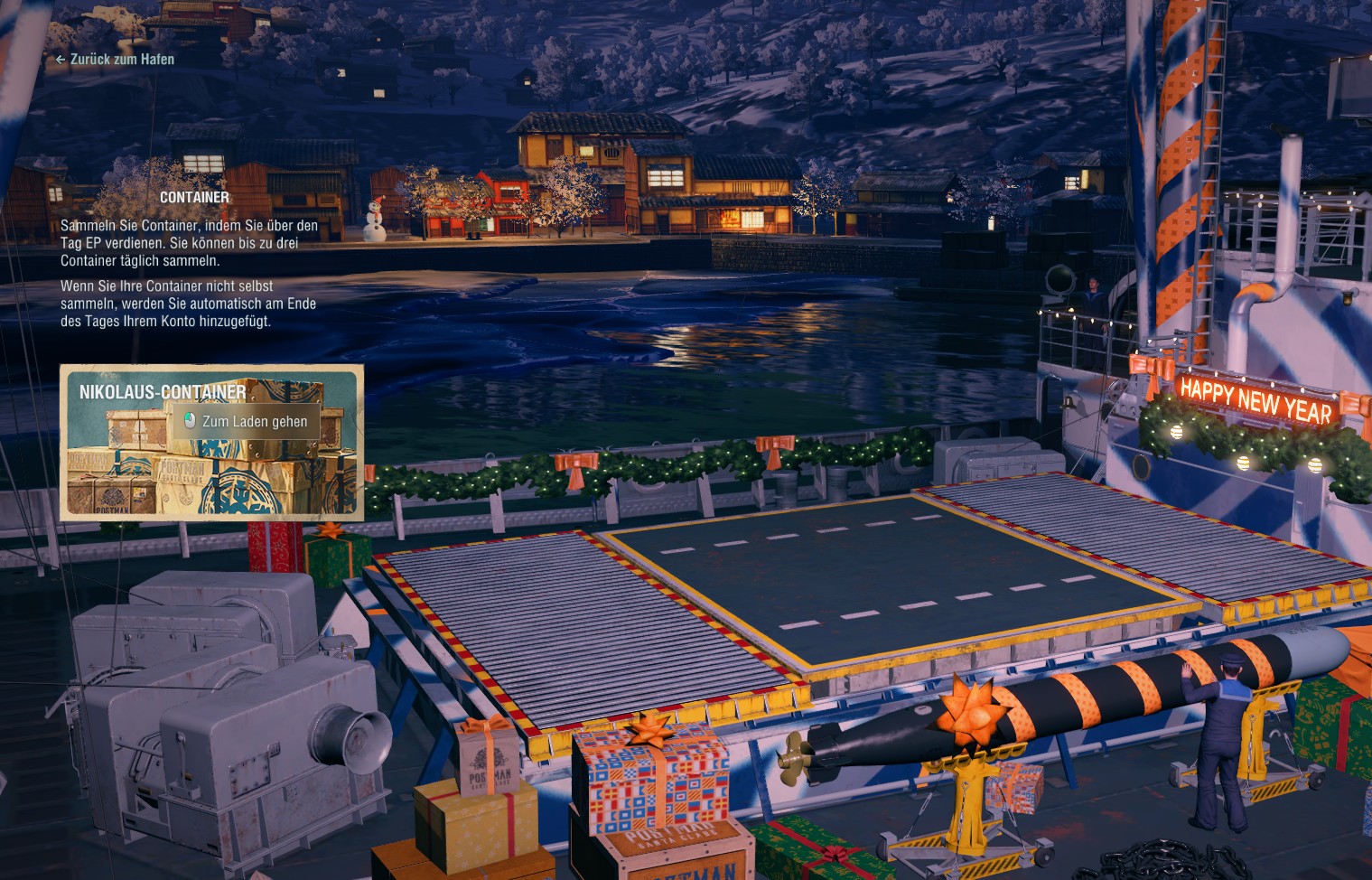Viewport: 1372px width, 880px height.
Task: Click the orange star bow on the torpedo
Action: pos(970,714)
